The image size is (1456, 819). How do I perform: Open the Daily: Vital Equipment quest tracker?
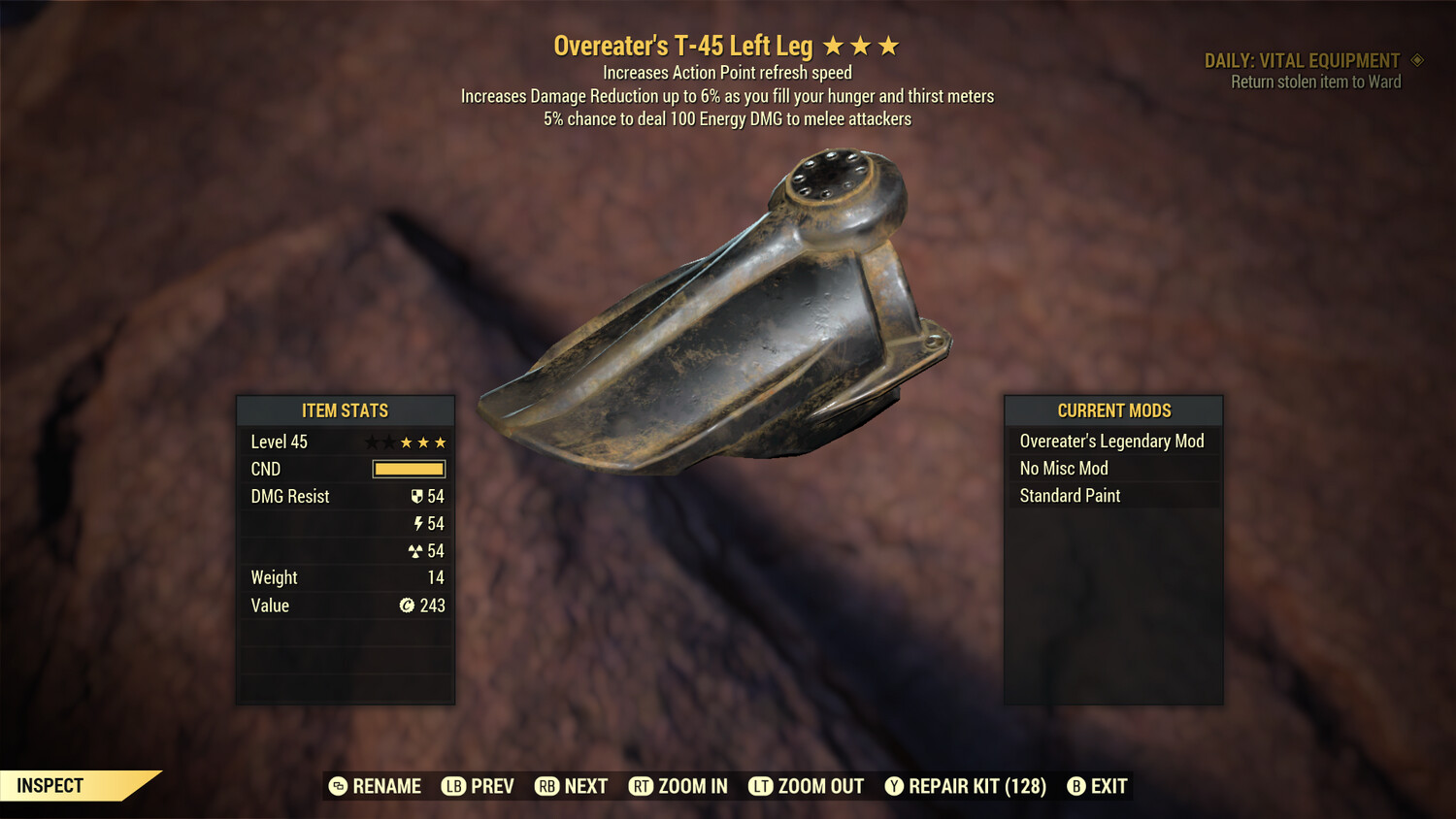(x=1303, y=61)
